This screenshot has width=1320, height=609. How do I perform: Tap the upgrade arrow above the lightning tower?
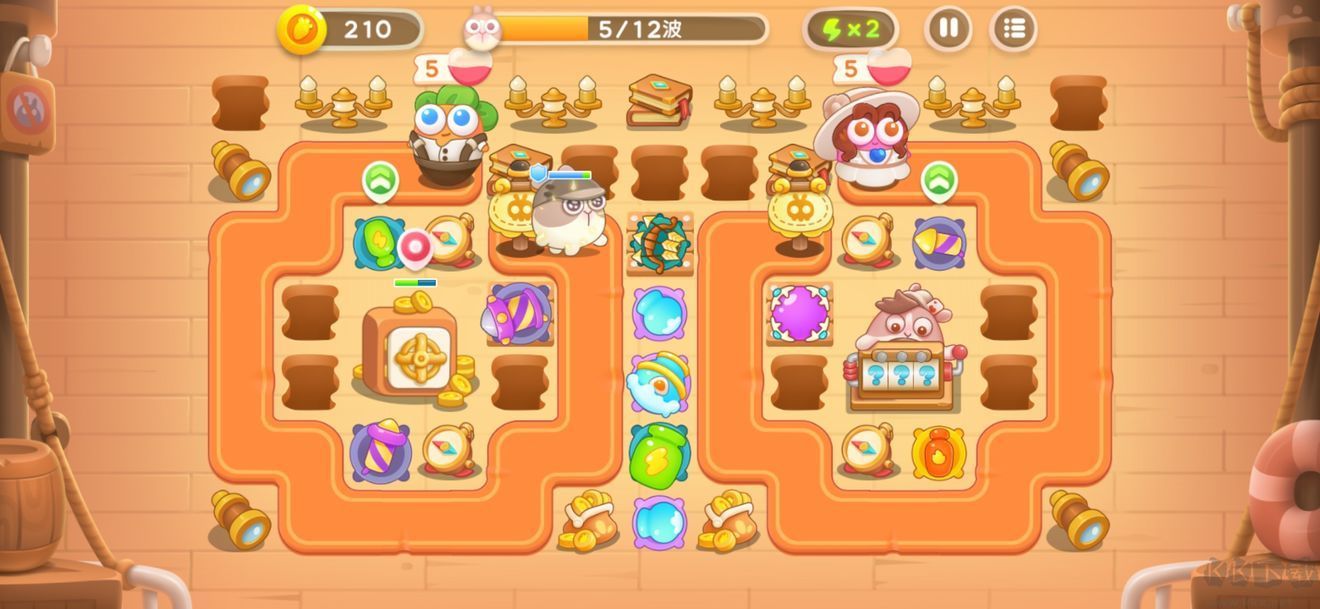click(x=380, y=181)
